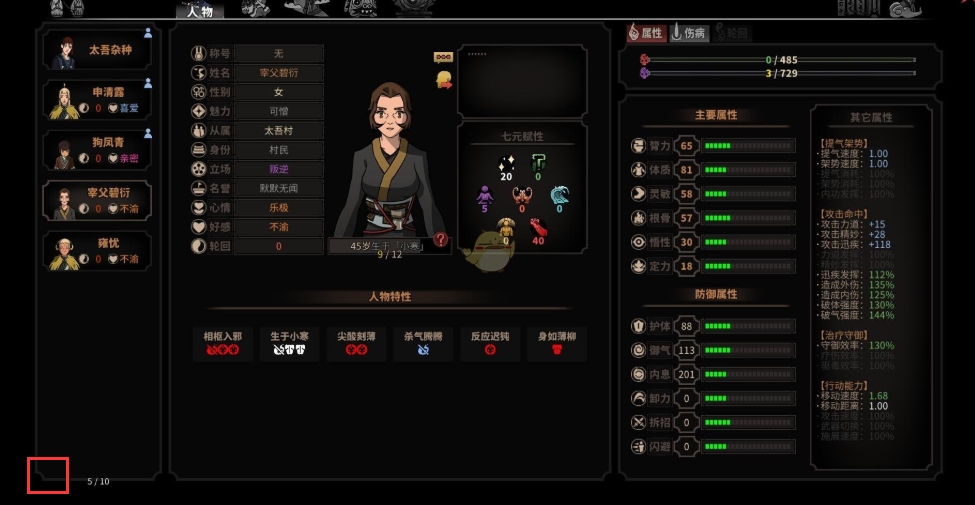975x505 pixels.
Task: Select the 内息 defense attribute row
Action: [713, 374]
